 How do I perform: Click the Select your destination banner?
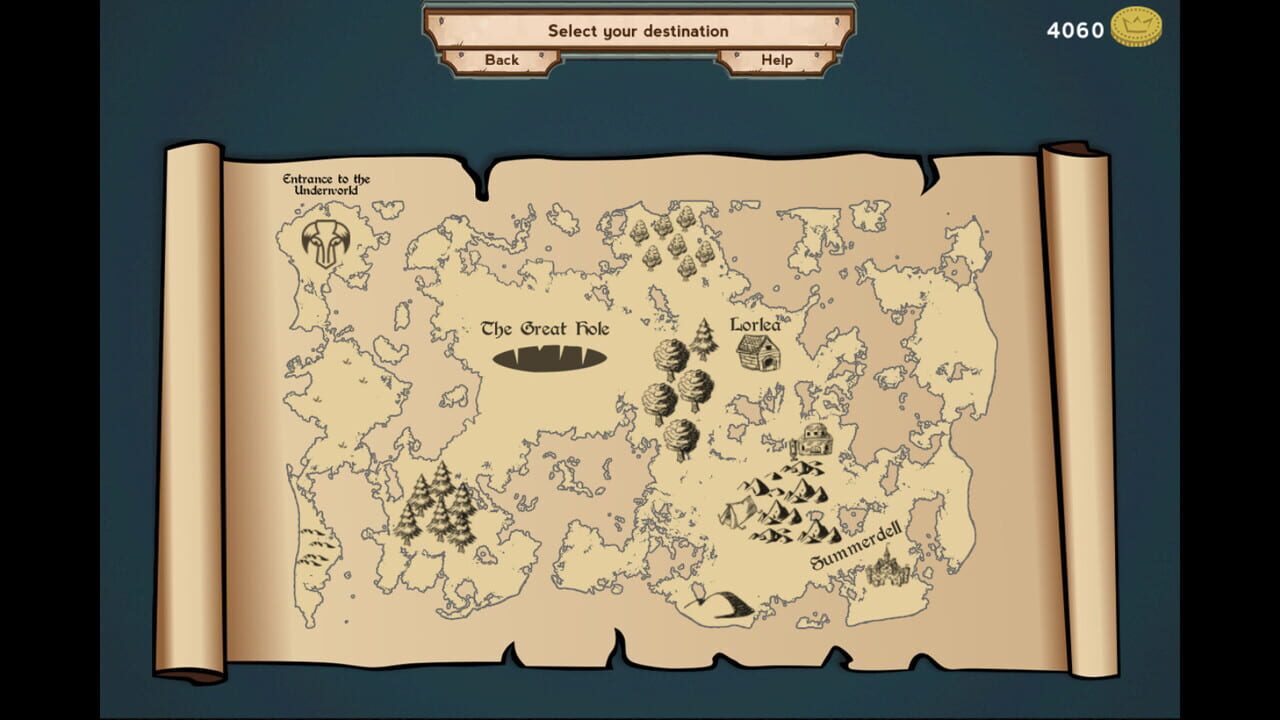tap(638, 30)
